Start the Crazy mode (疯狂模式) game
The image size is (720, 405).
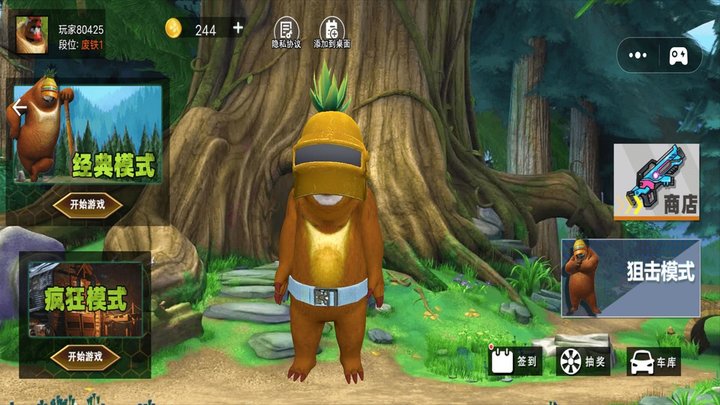click(86, 356)
